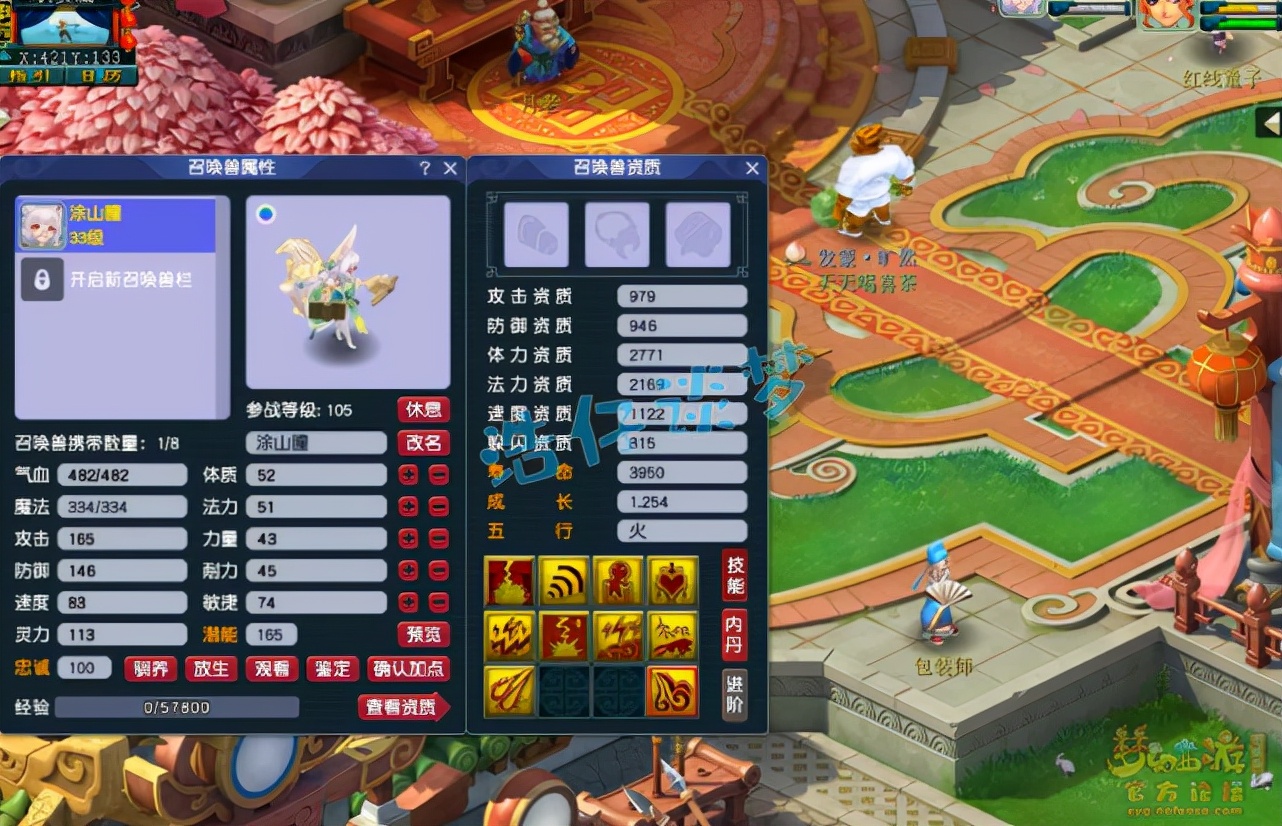Appraise the summon with 鉴定
Viewport: 1282px width, 826px height.
point(332,669)
